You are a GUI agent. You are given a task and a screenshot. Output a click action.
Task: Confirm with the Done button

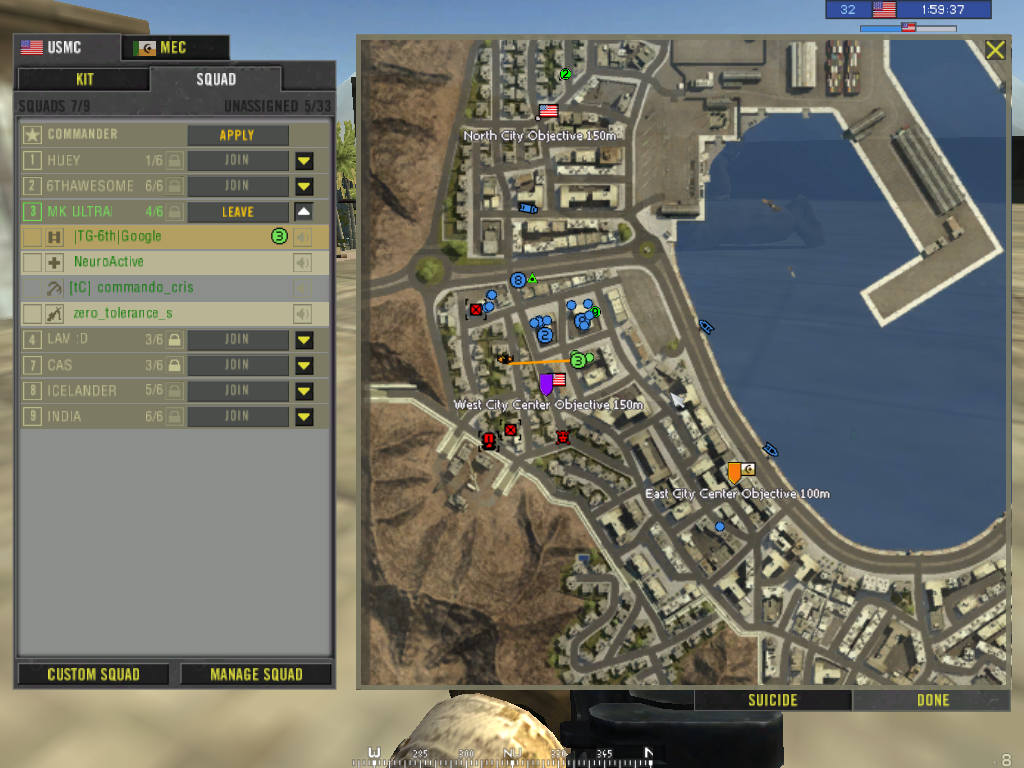[932, 700]
